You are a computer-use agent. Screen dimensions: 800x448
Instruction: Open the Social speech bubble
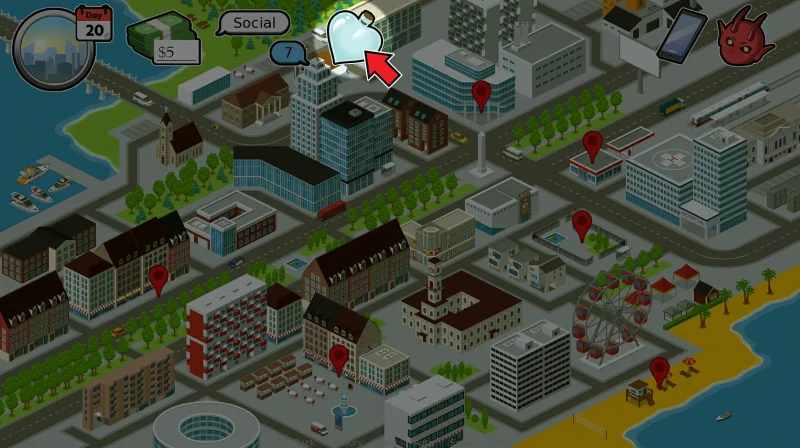(x=253, y=22)
